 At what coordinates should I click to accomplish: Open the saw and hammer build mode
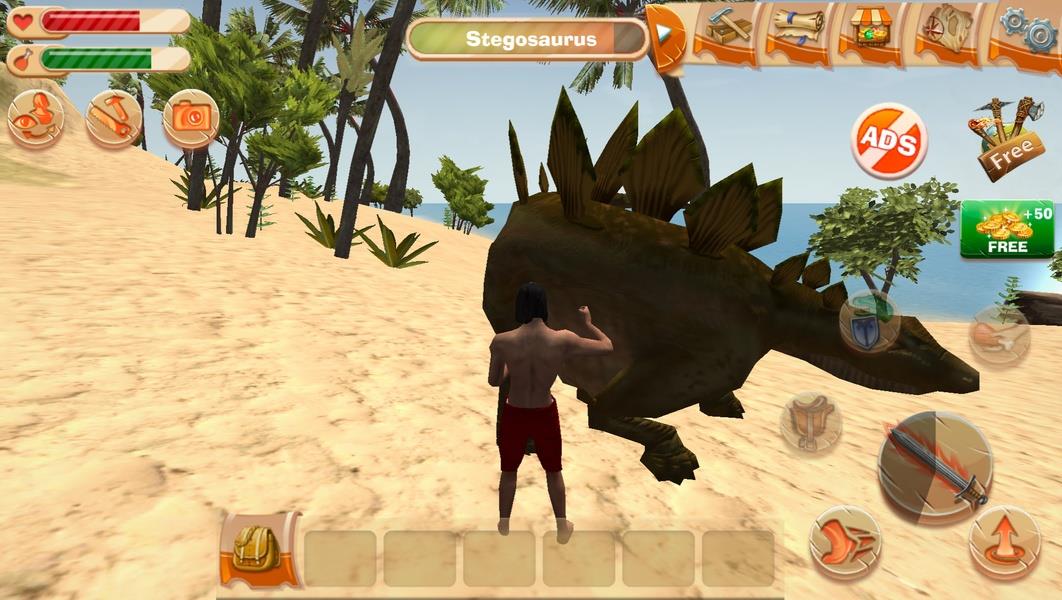pos(113,118)
